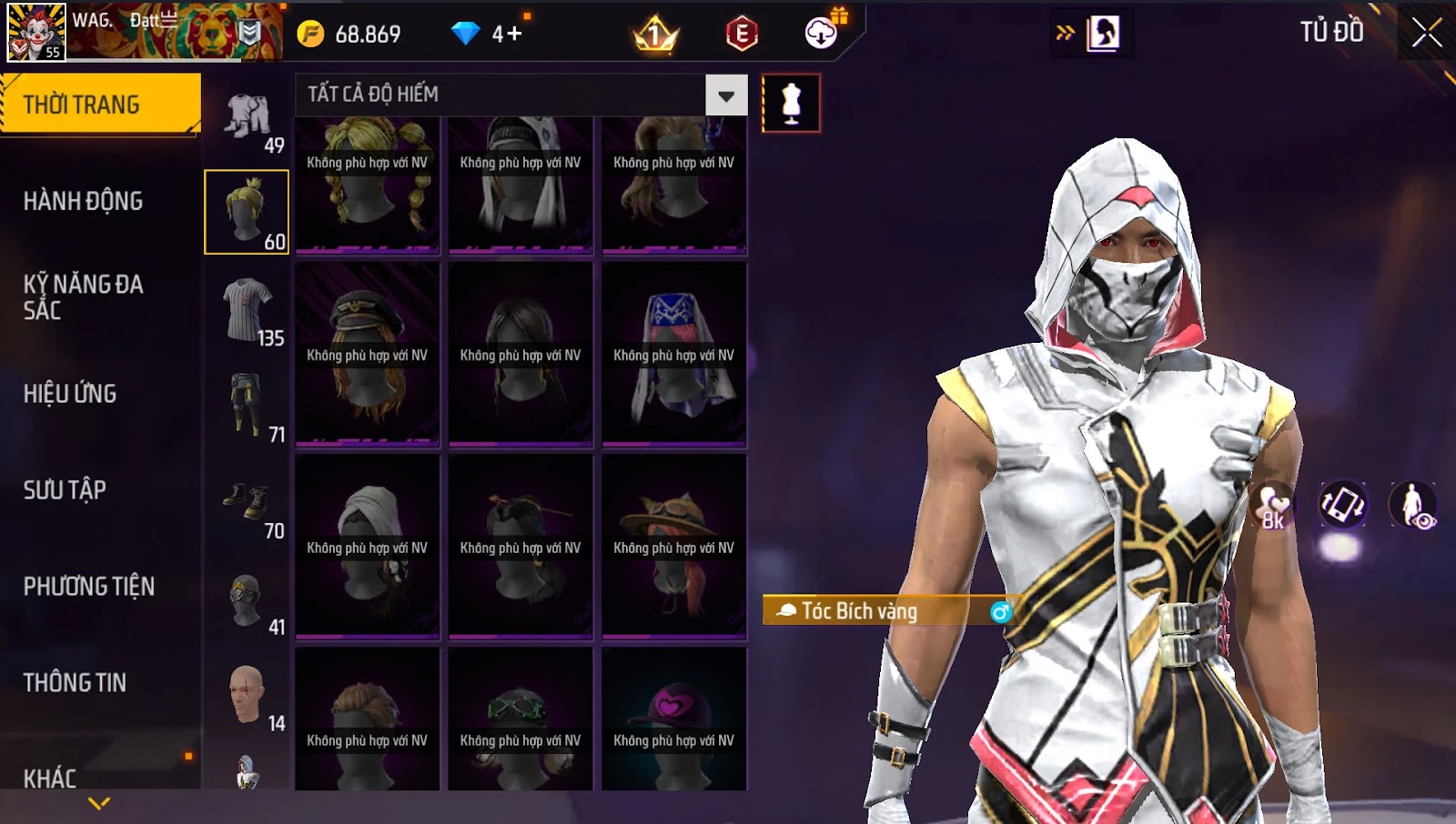This screenshot has width=1456, height=824.
Task: Close the wardrobe screen
Action: pos(1426,33)
